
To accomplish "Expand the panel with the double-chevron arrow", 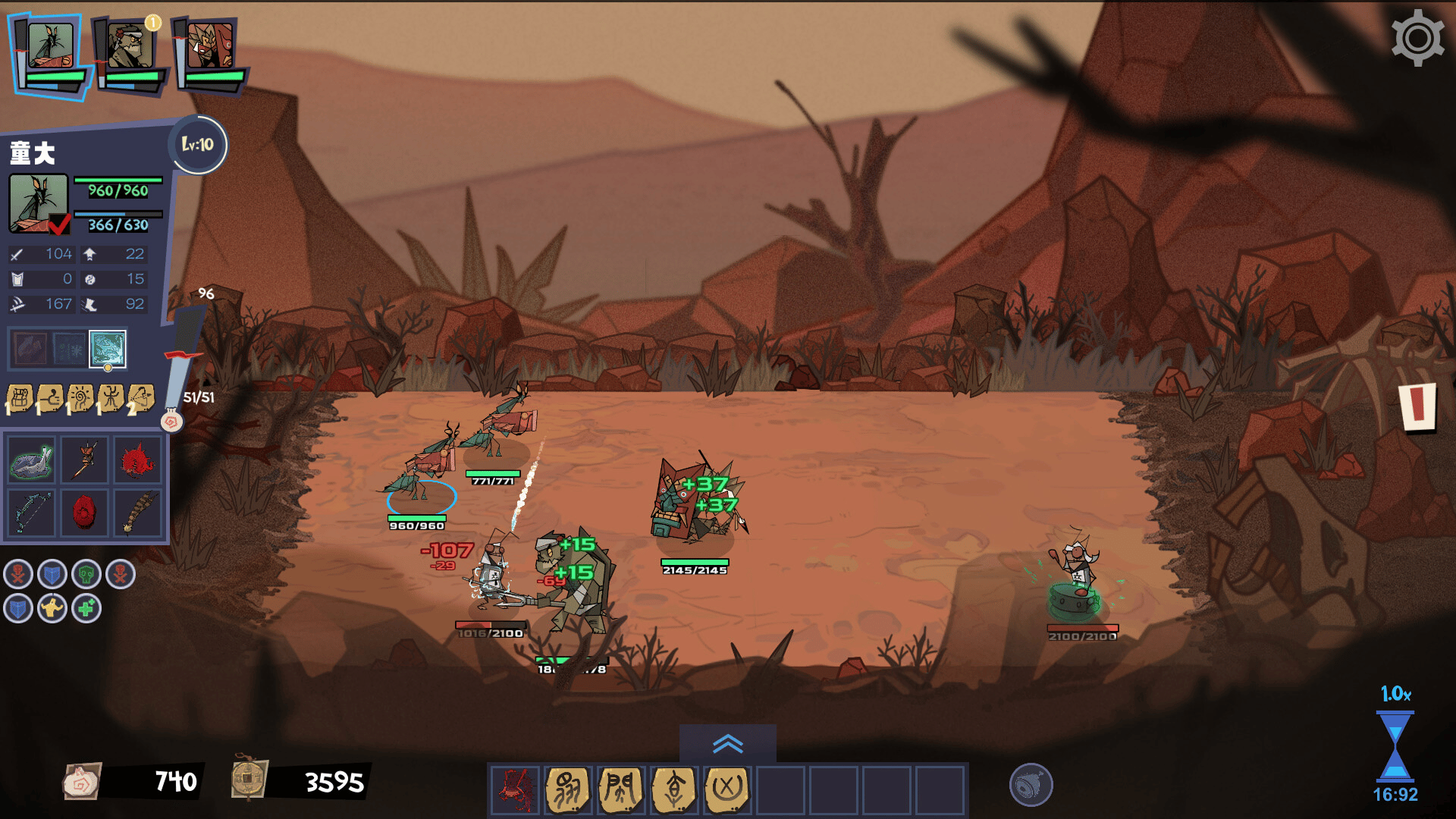I will pyautogui.click(x=727, y=744).
